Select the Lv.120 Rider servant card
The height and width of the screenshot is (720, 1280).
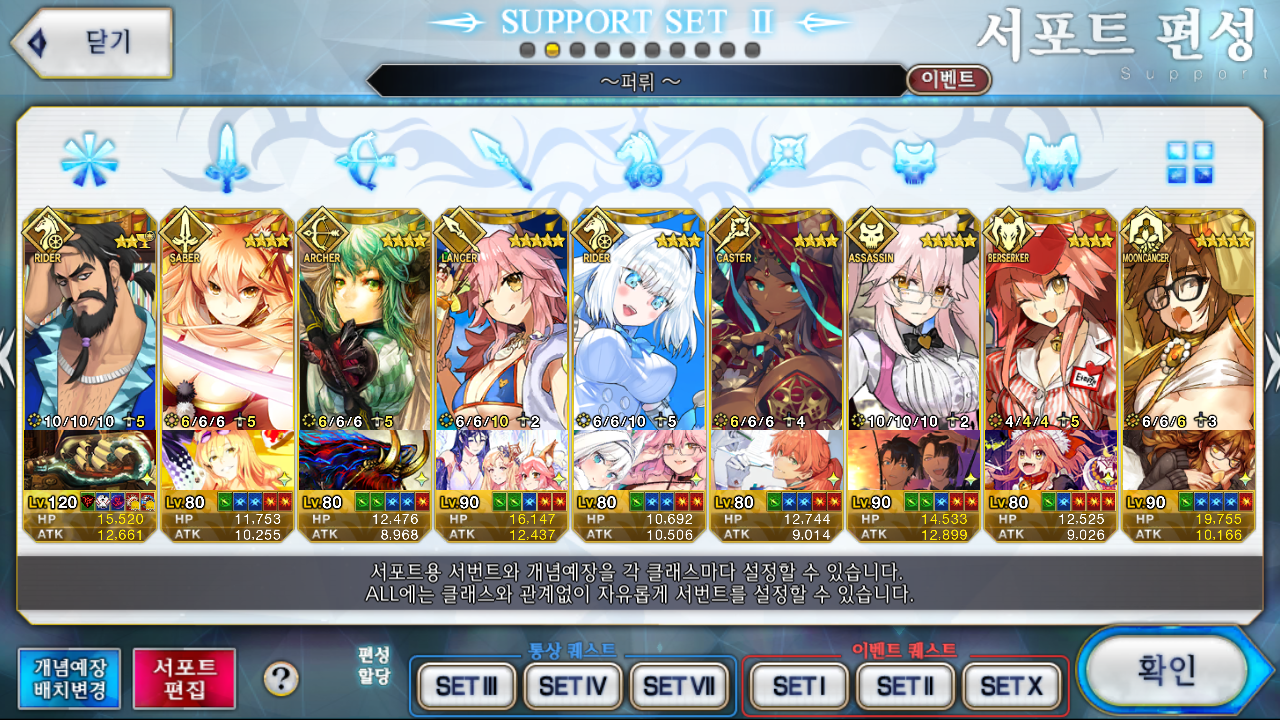[x=89, y=330]
